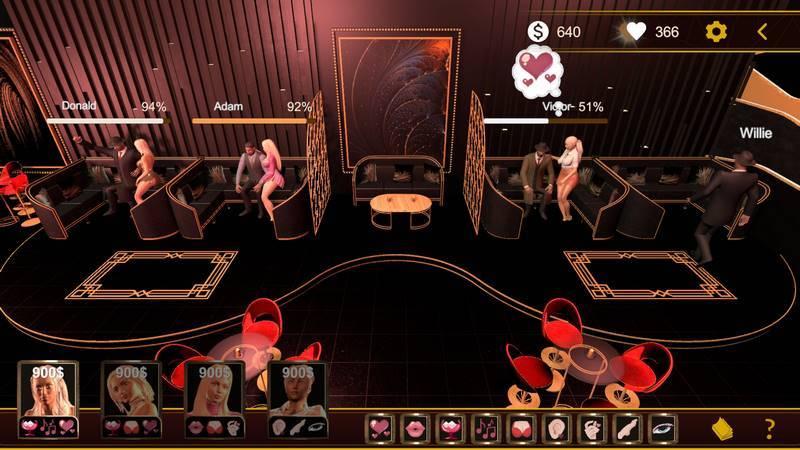Choose the eye skill icon
This screenshot has height=450, width=800.
[661, 428]
